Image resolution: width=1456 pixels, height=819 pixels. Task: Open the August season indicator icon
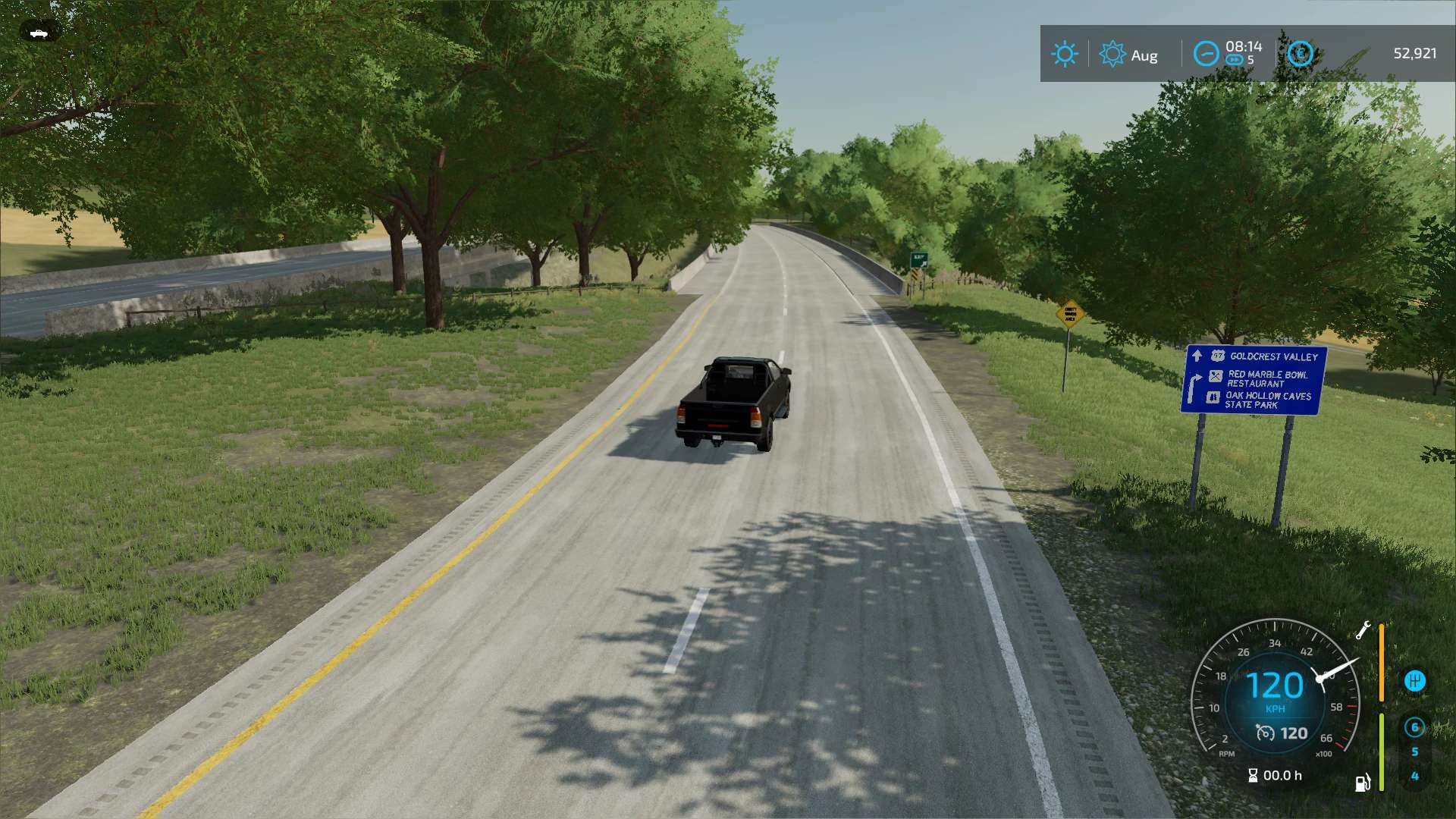1112,54
